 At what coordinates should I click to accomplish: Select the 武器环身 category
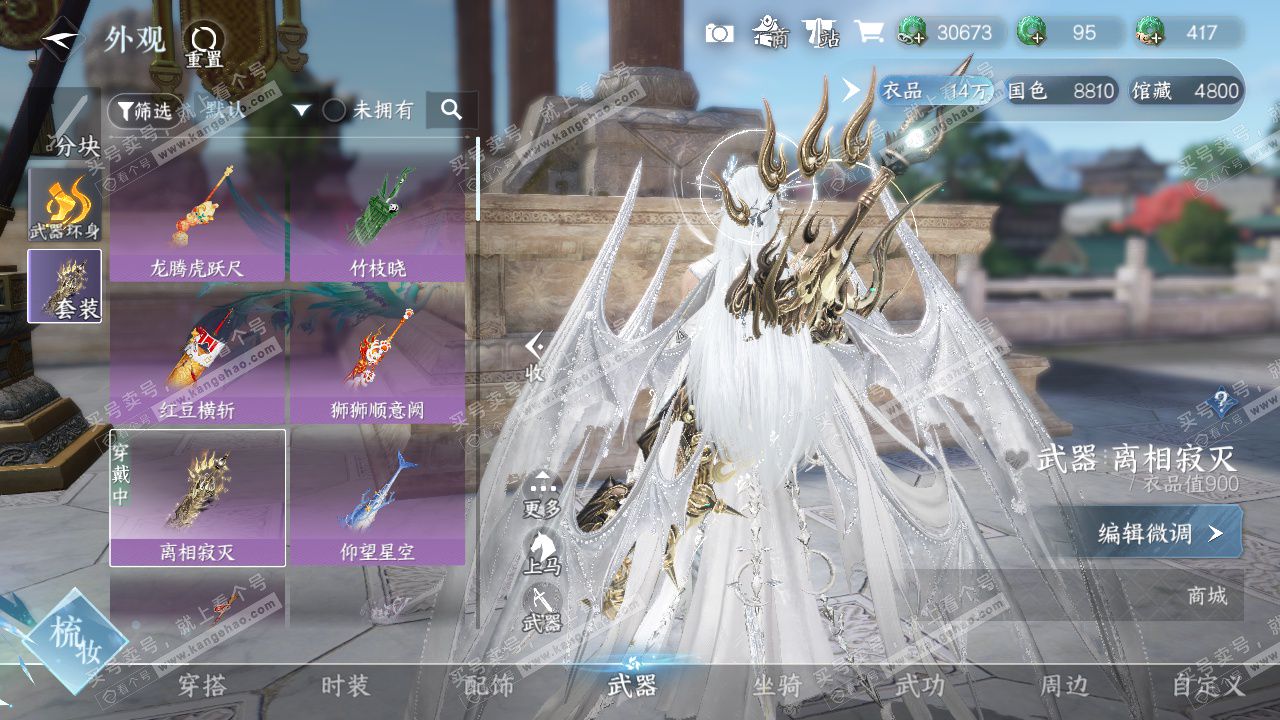[x=64, y=205]
